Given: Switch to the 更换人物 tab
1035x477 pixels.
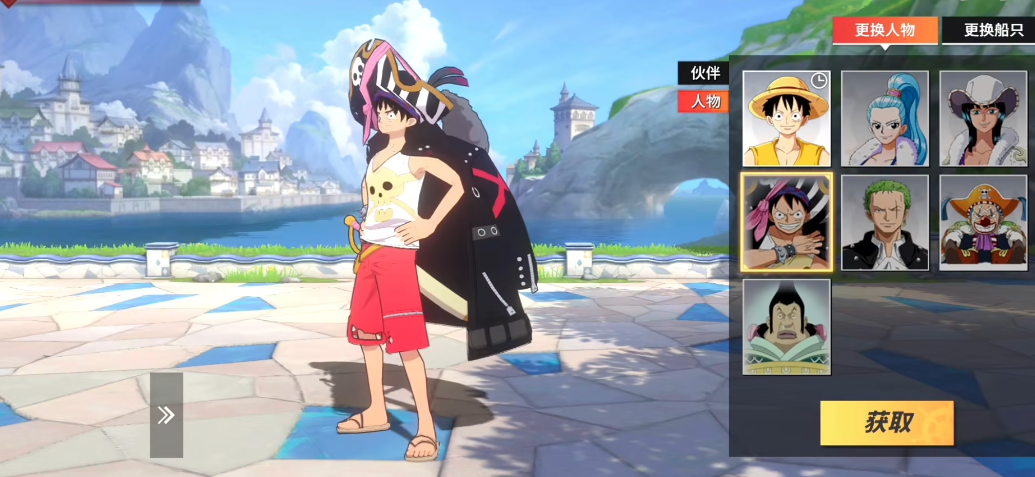Looking at the screenshot, I should coord(884,30).
